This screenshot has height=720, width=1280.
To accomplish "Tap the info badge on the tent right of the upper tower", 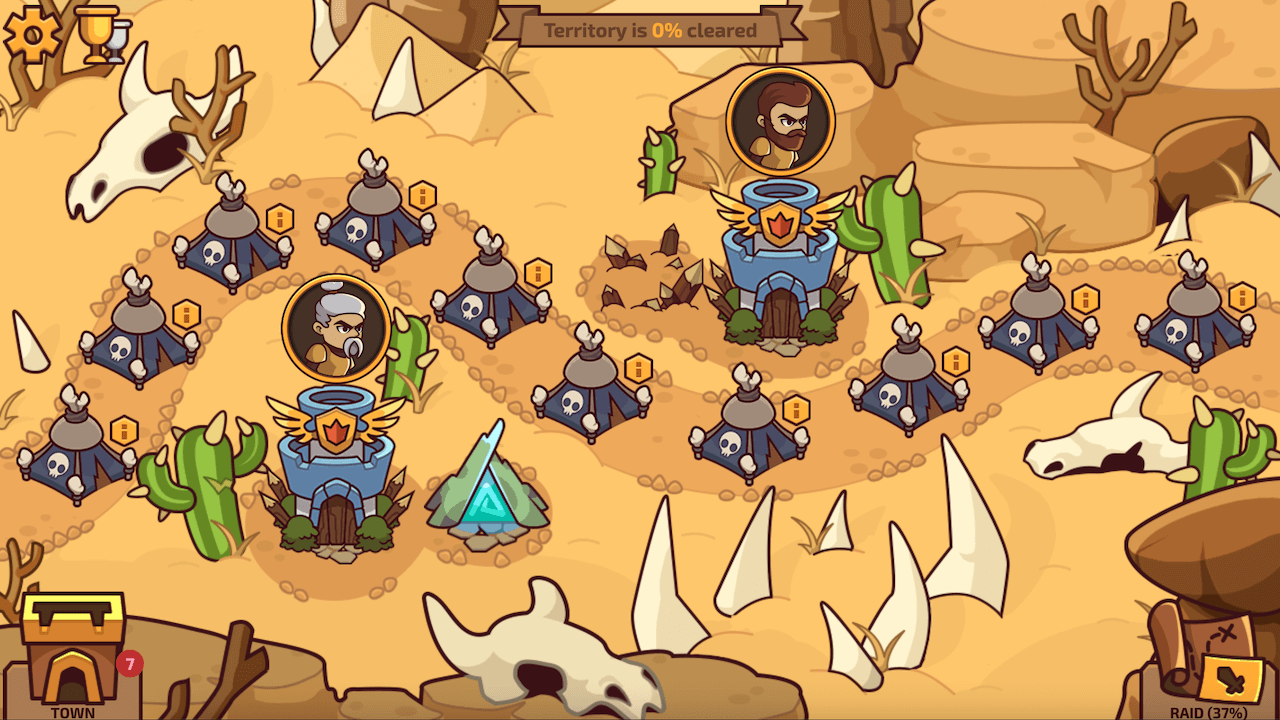I will (x=1085, y=297).
